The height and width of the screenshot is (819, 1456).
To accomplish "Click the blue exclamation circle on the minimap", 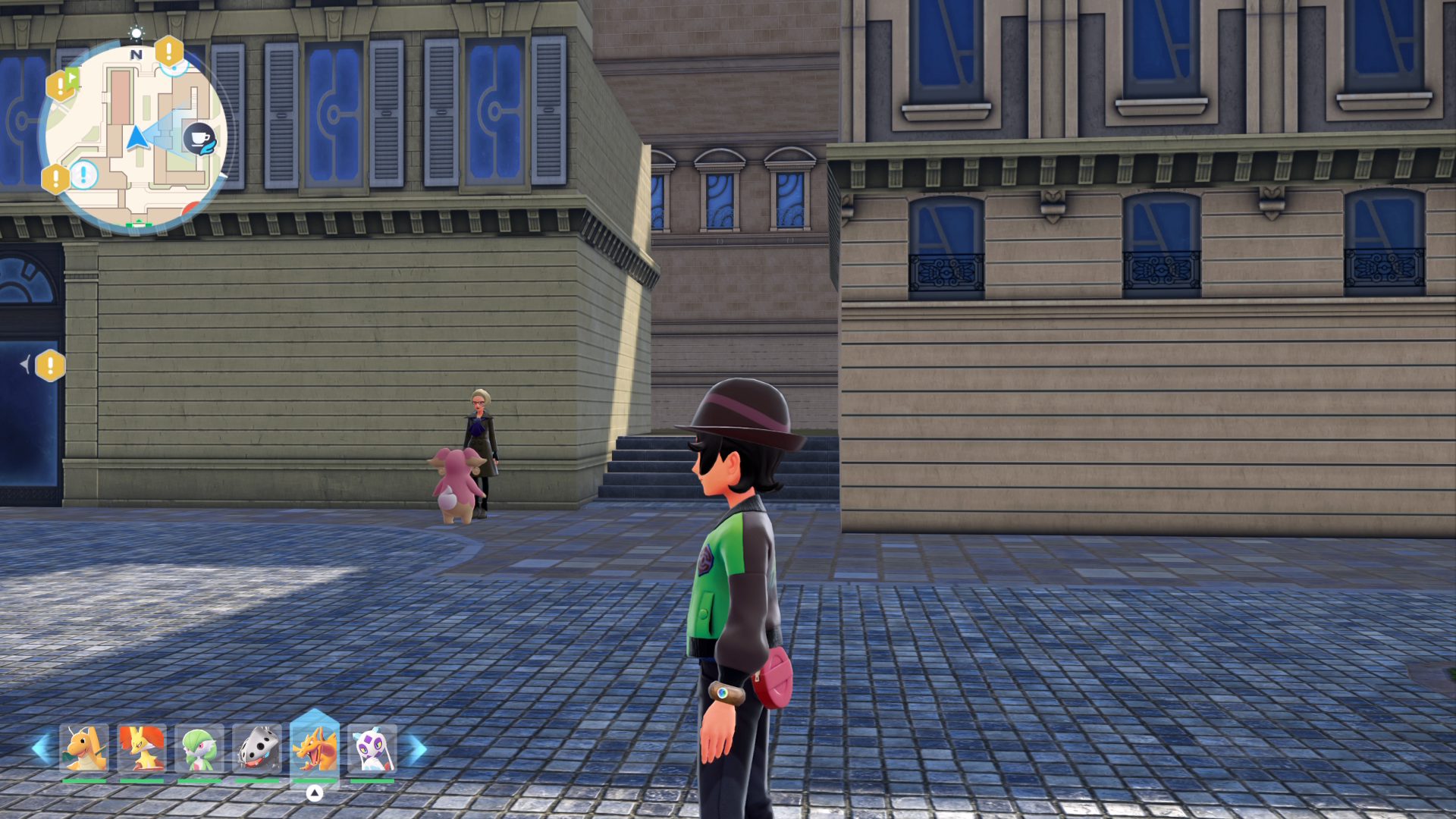I will 84,174.
